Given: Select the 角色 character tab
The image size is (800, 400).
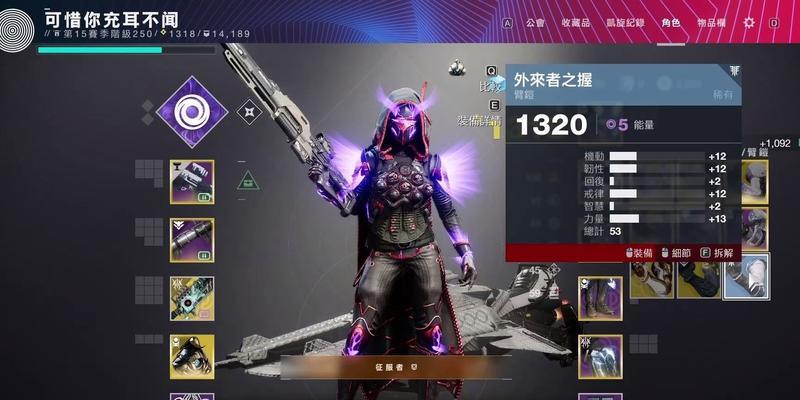Looking at the screenshot, I should point(672,22).
